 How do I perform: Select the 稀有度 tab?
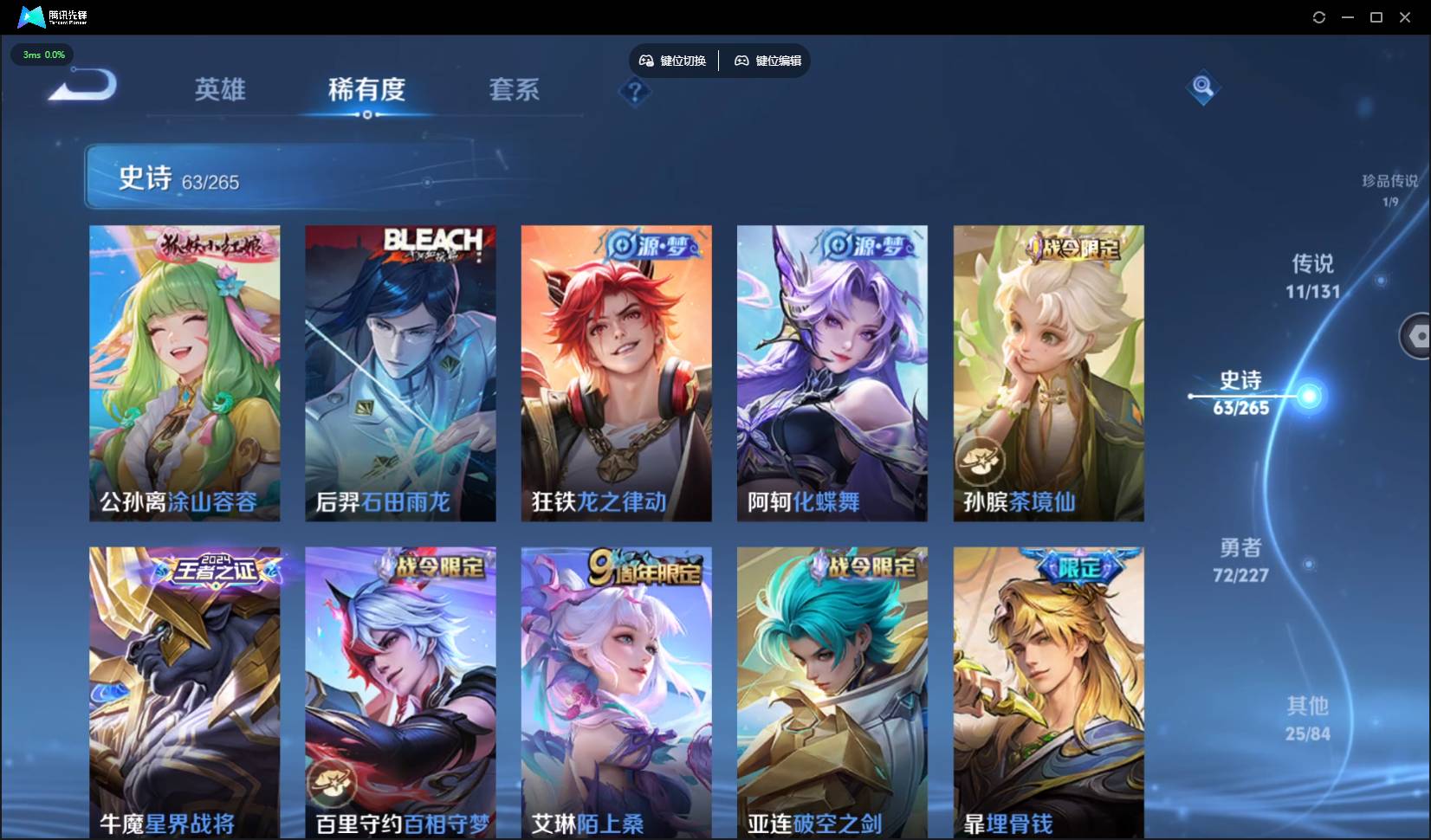tap(367, 90)
